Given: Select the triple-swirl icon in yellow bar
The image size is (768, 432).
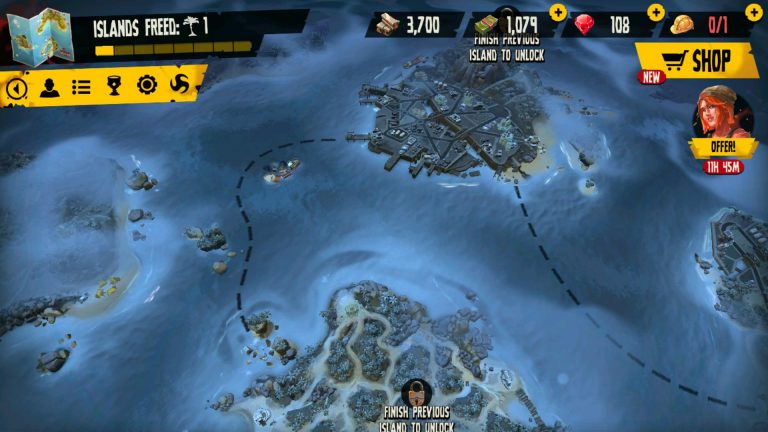Looking at the screenshot, I should click(x=180, y=84).
